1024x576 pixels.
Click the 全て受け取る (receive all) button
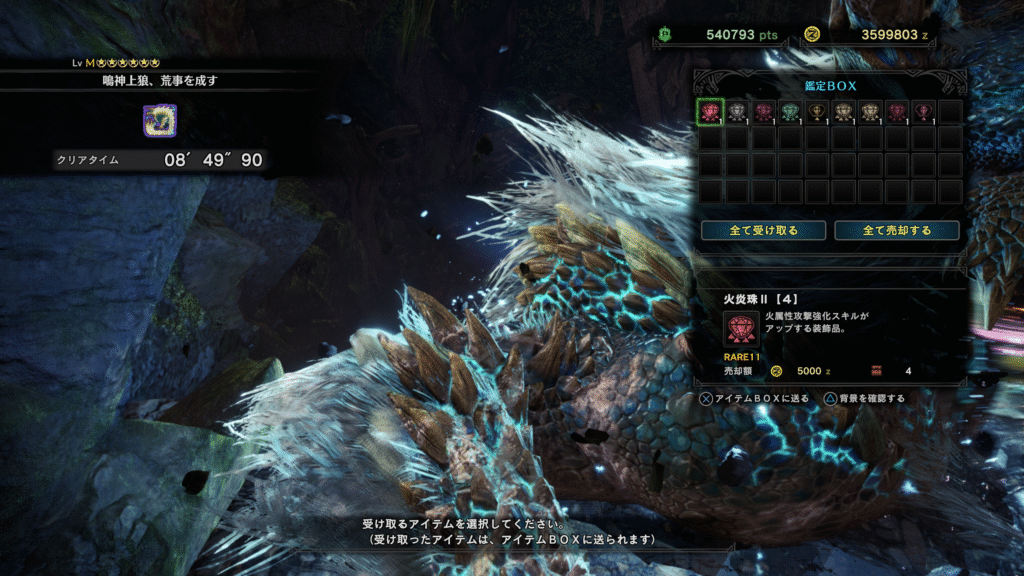pos(763,231)
